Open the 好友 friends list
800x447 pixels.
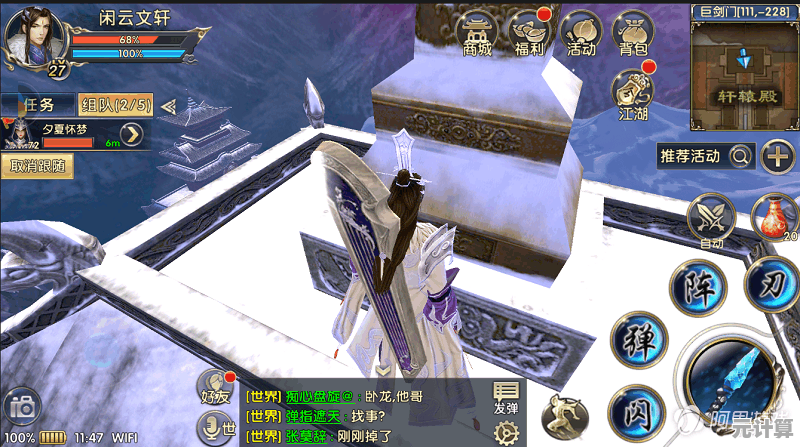(214, 387)
